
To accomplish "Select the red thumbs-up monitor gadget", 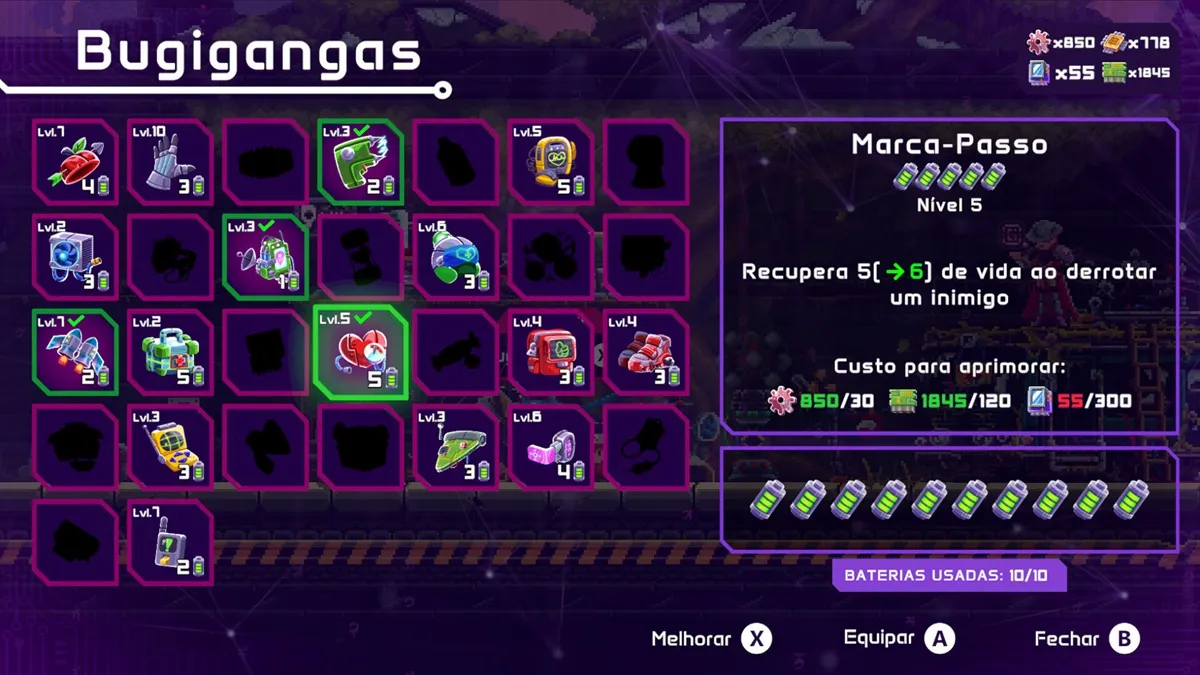I will (550, 352).
